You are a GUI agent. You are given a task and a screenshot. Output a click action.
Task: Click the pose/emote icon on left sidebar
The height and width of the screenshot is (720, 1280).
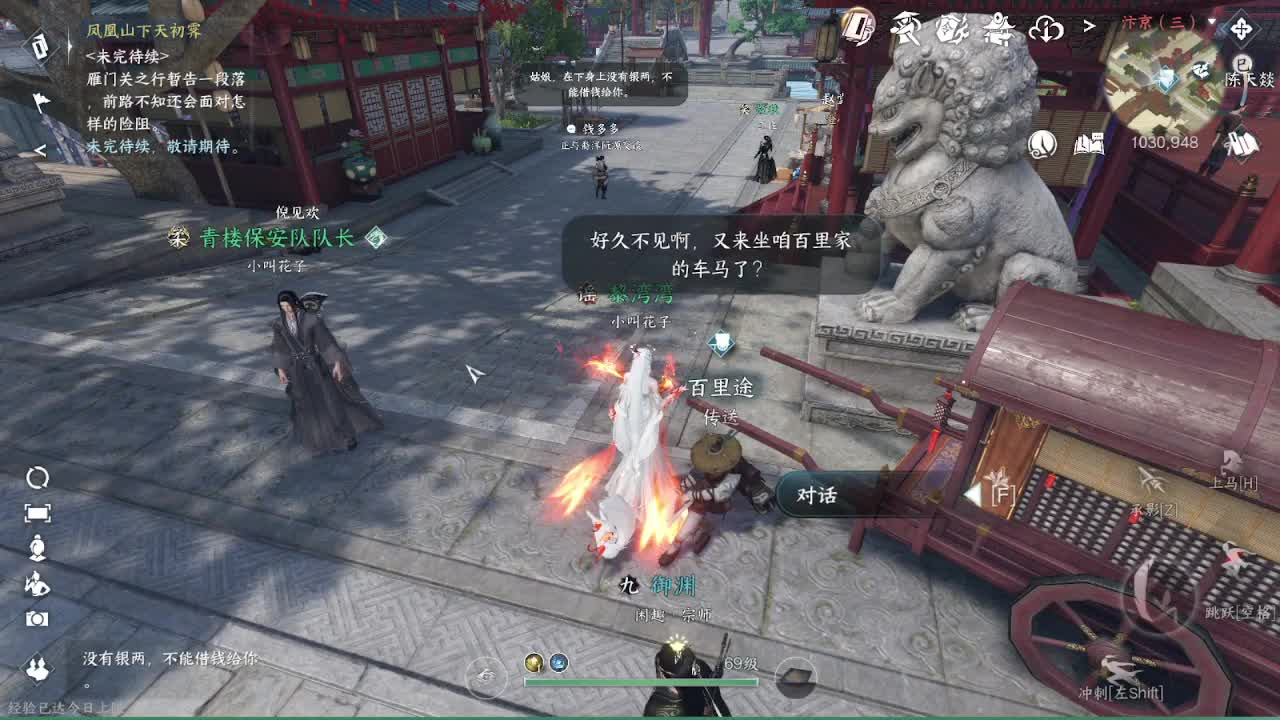coord(38,583)
